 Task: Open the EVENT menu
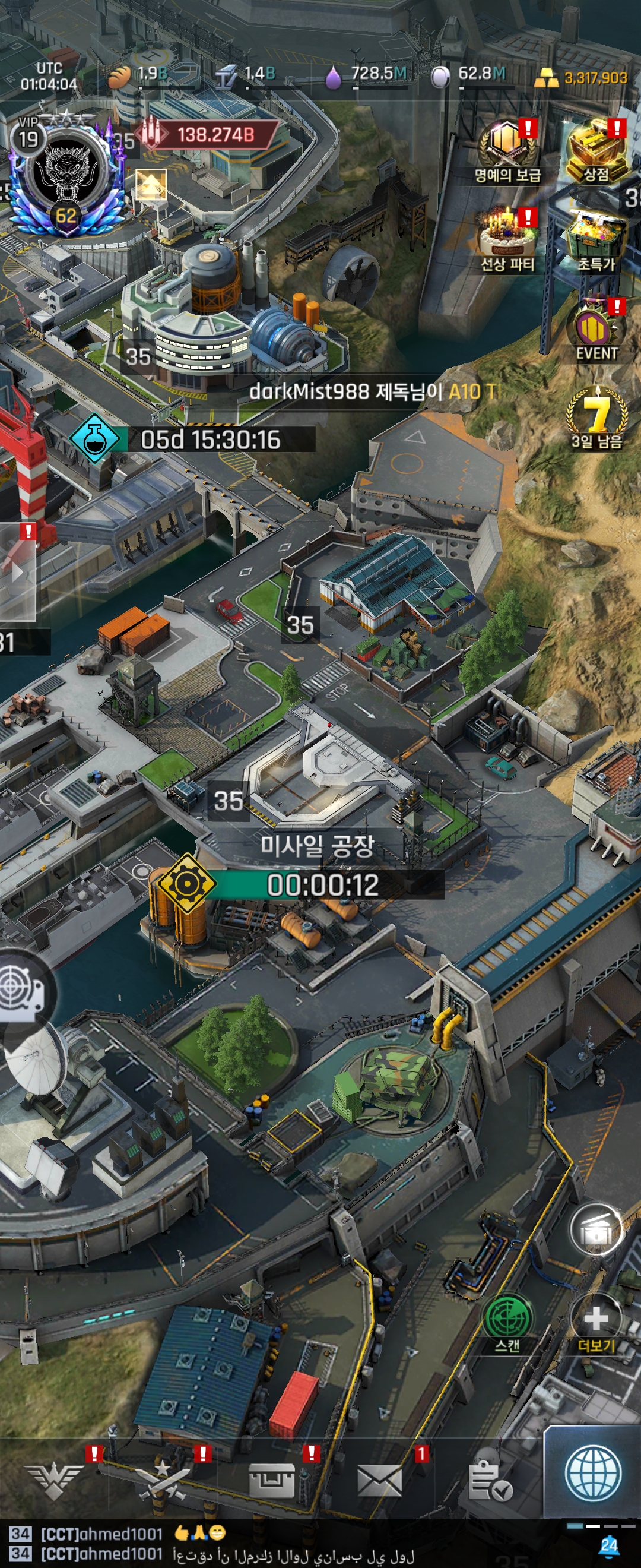click(x=596, y=331)
